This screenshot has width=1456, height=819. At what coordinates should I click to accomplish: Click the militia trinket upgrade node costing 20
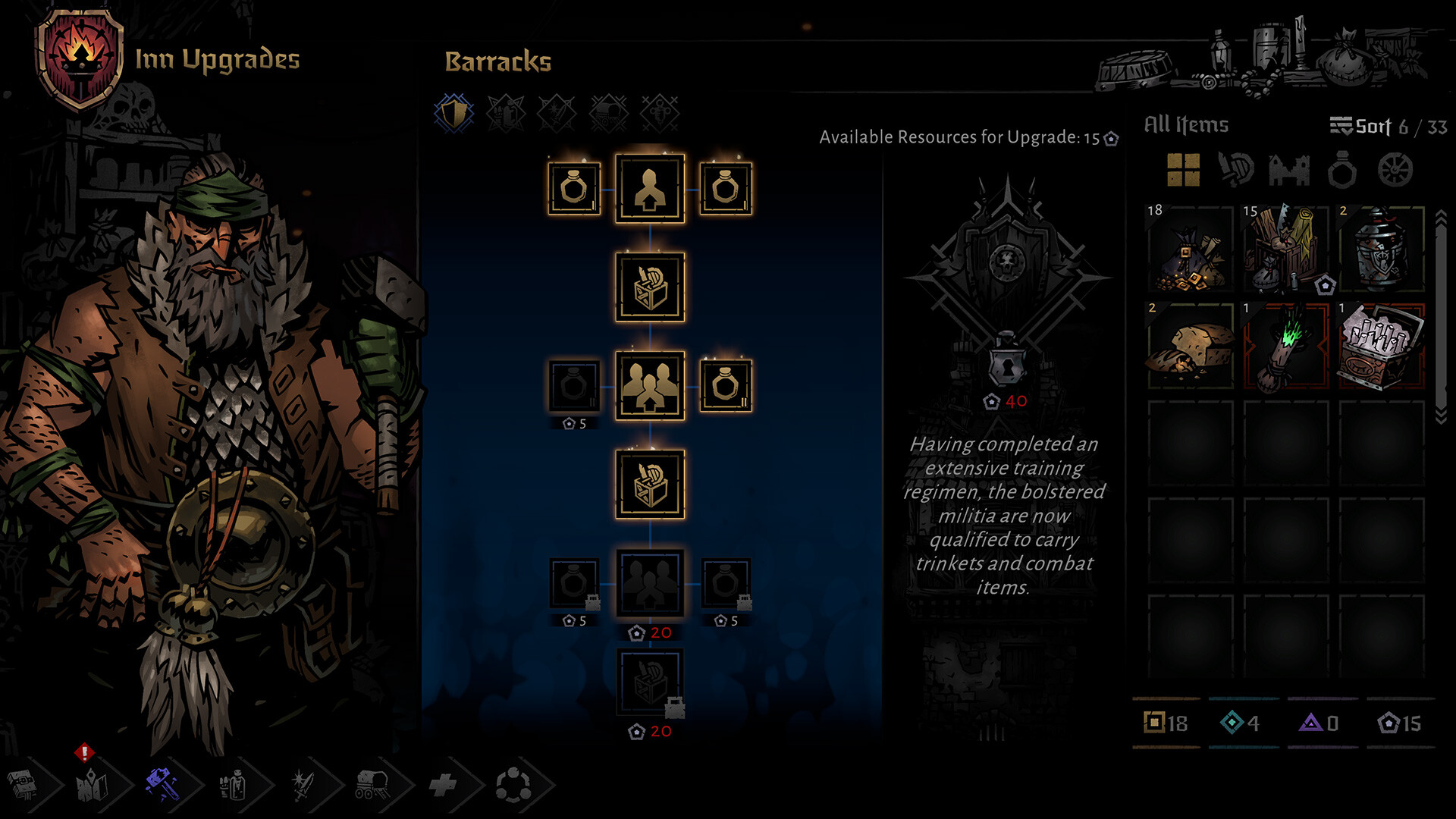click(651, 582)
